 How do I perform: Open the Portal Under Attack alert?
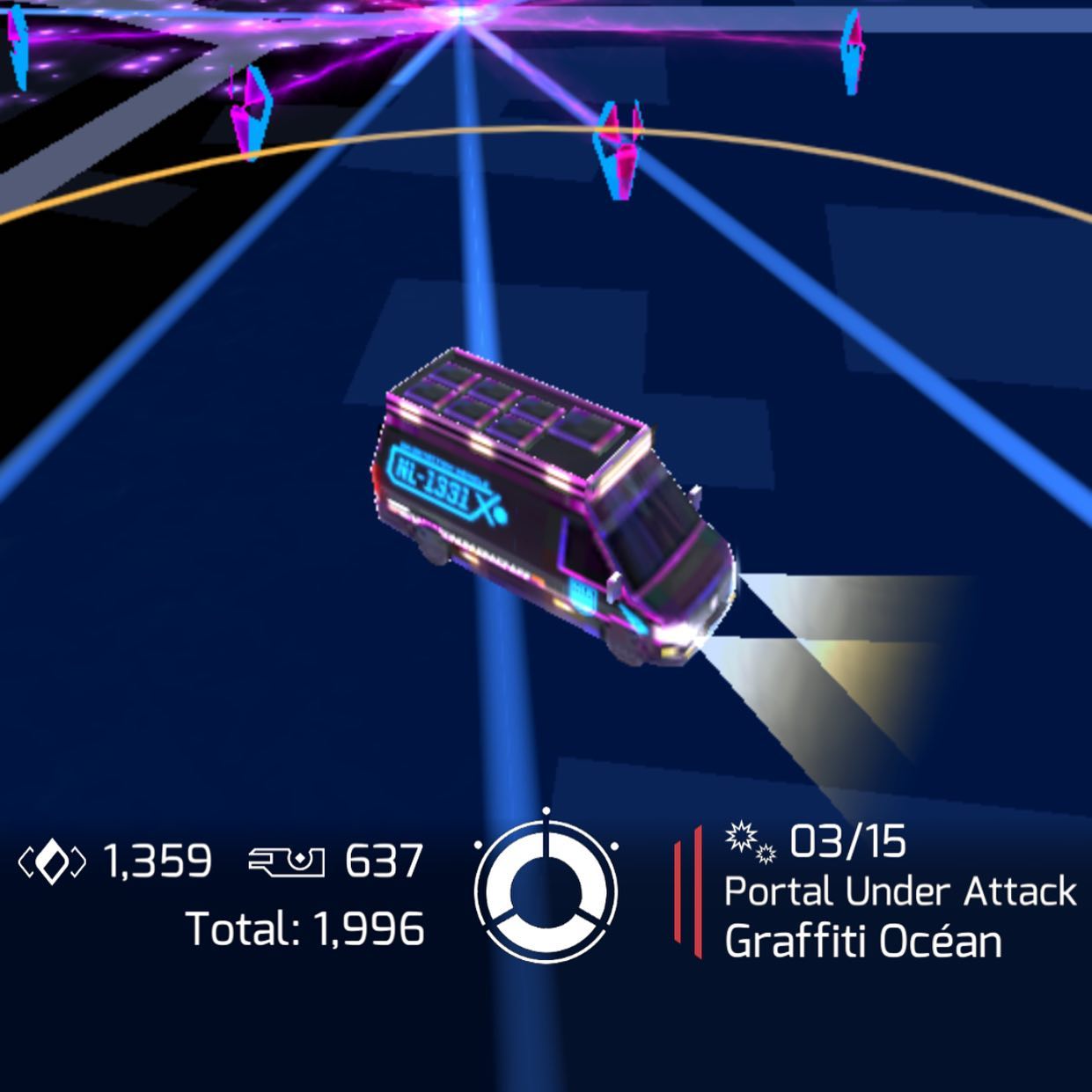pyautogui.click(x=898, y=892)
